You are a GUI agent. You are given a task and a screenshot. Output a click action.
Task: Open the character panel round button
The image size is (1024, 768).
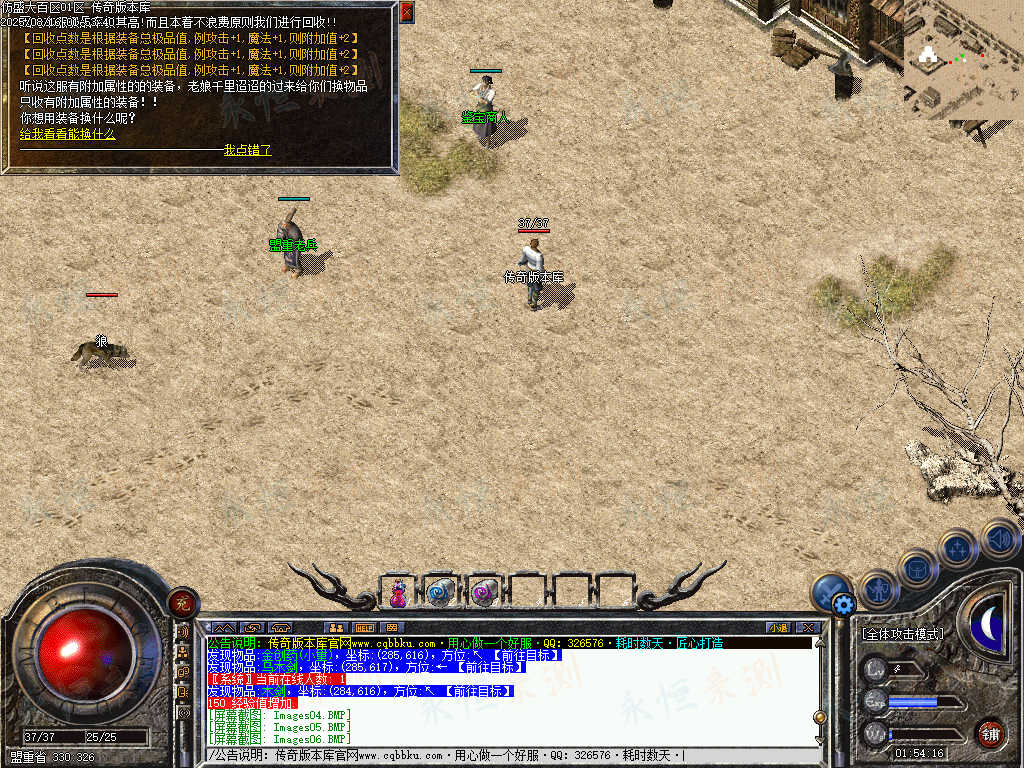click(x=879, y=589)
